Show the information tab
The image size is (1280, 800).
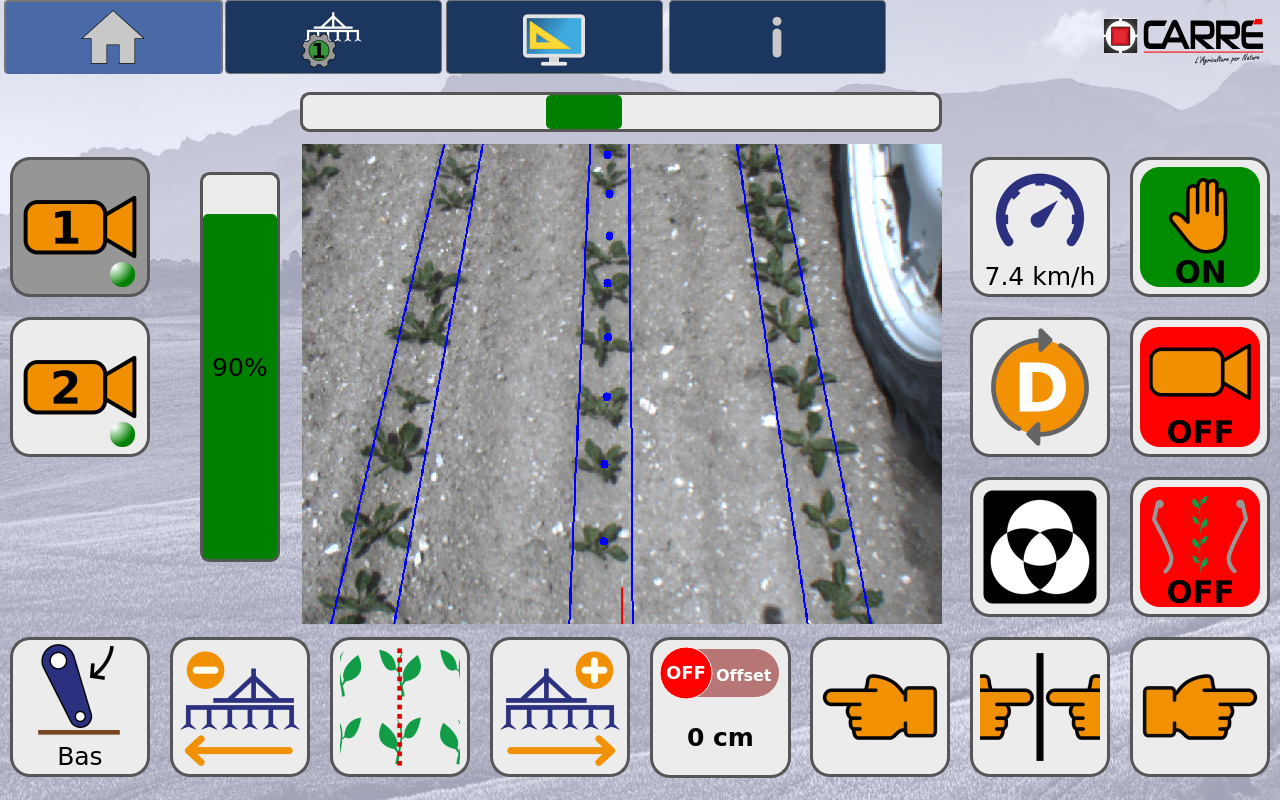coord(777,37)
